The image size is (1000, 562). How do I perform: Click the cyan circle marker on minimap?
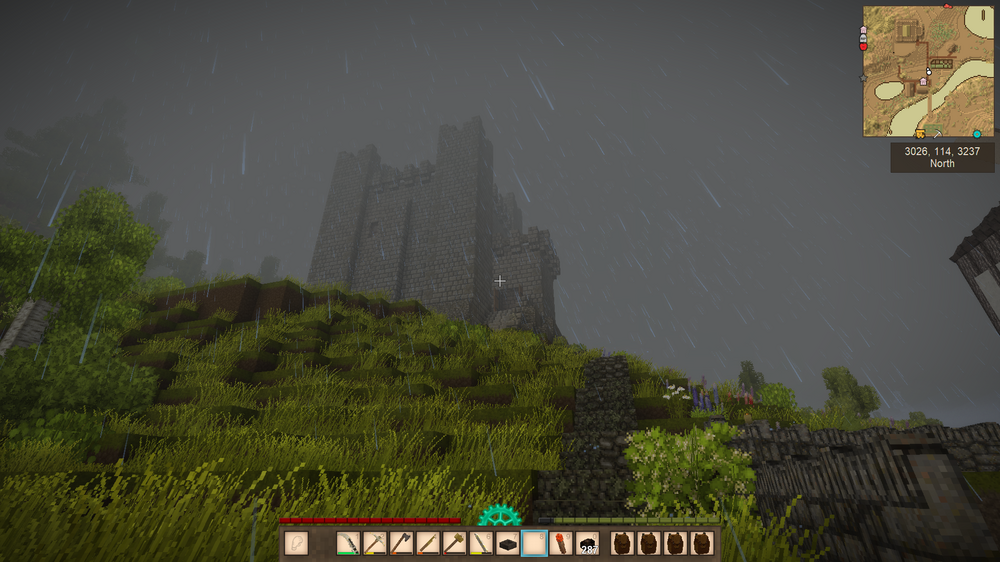click(x=977, y=133)
